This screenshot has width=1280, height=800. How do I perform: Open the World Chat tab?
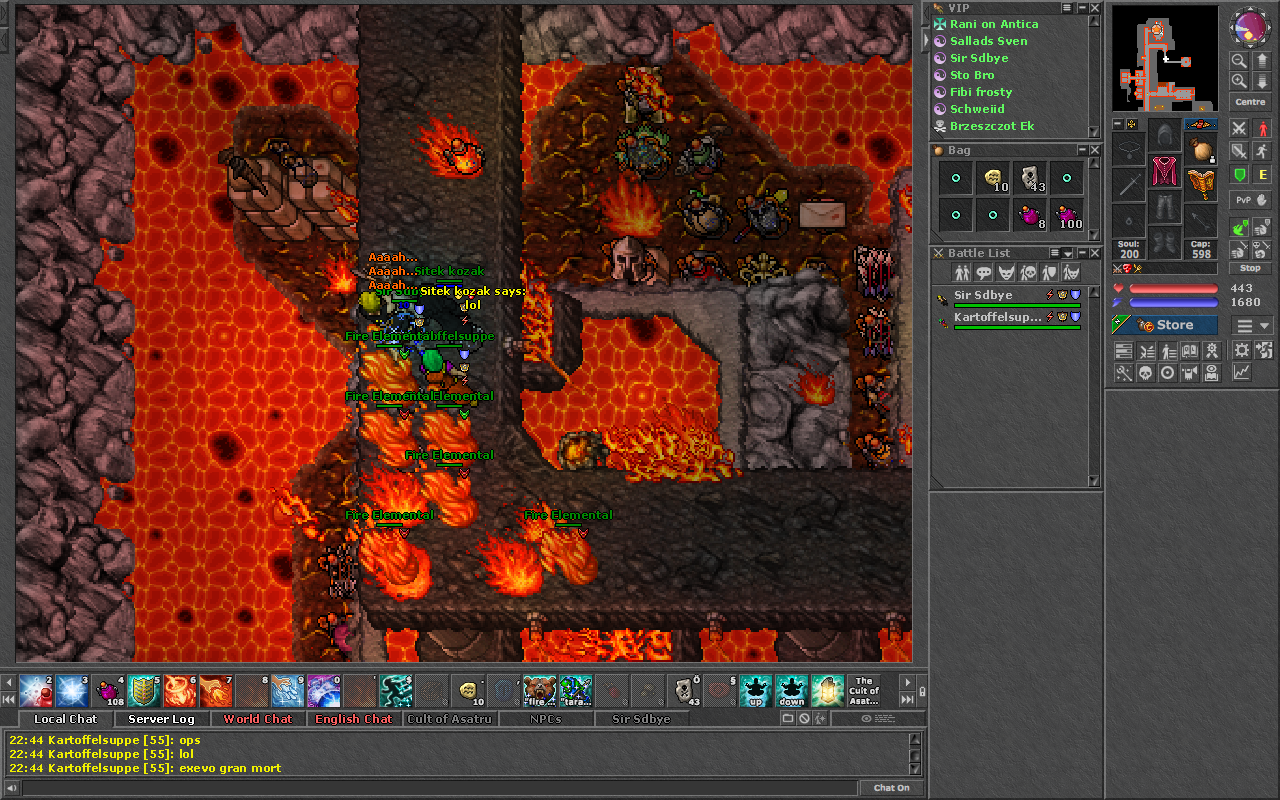coord(257,719)
